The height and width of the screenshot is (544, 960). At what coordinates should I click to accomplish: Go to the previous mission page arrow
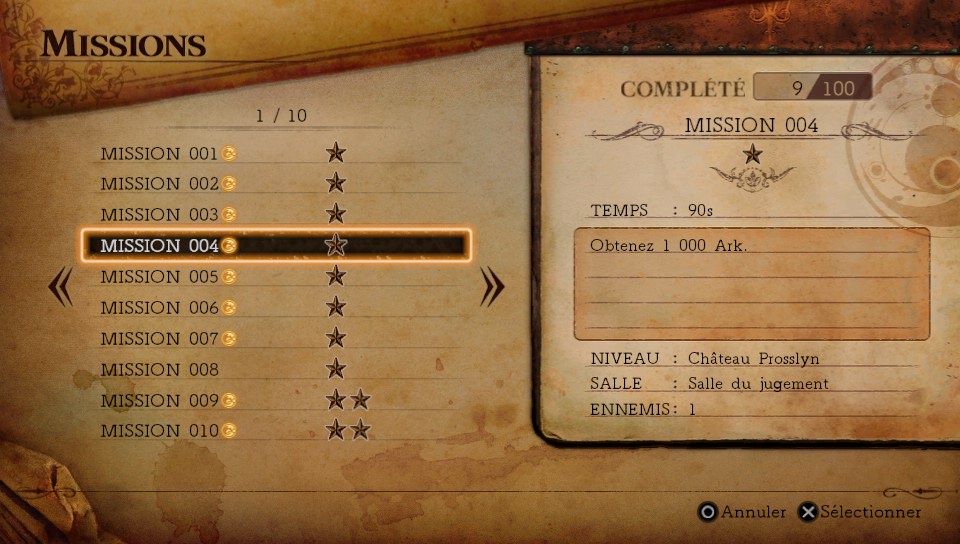60,288
